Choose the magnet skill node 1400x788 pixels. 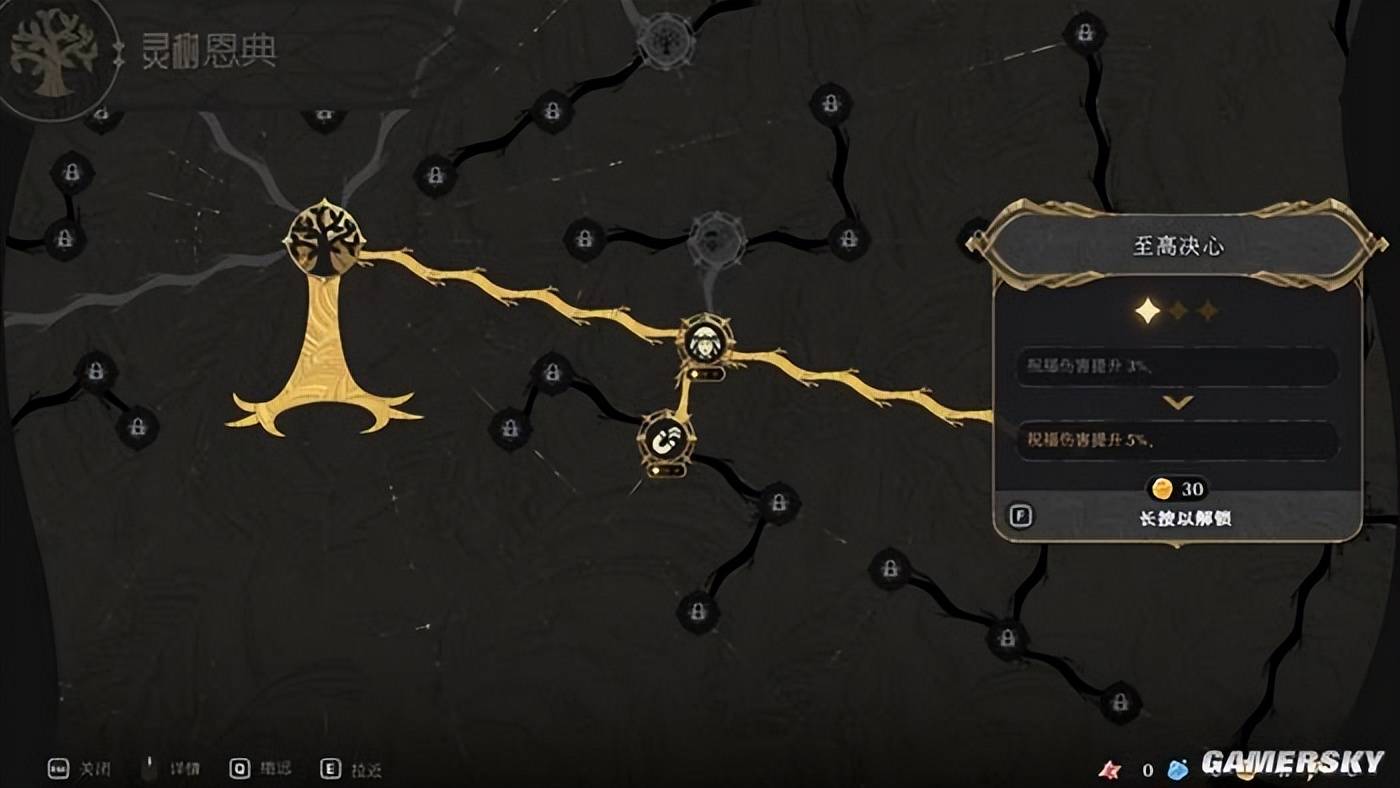point(666,437)
